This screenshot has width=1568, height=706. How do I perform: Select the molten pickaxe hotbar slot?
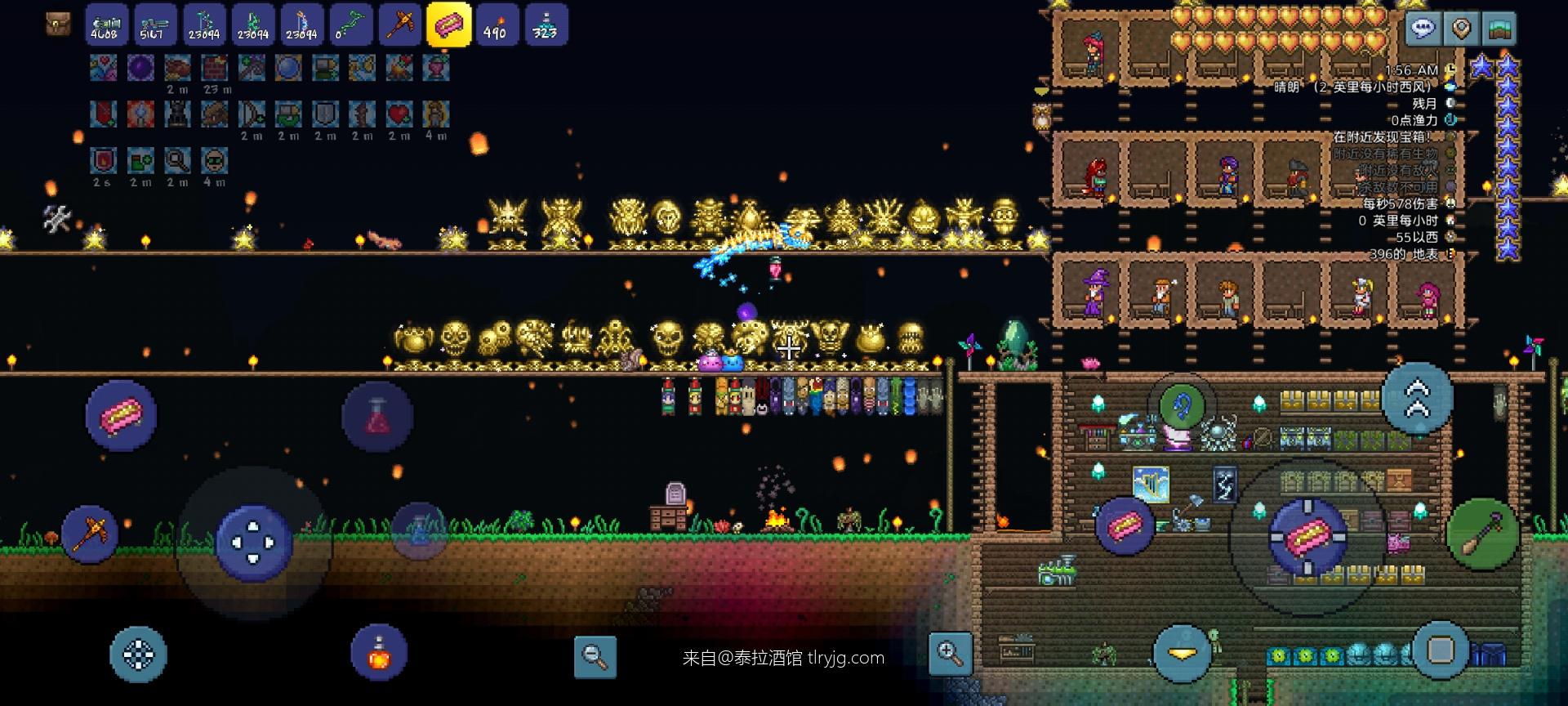(x=399, y=25)
